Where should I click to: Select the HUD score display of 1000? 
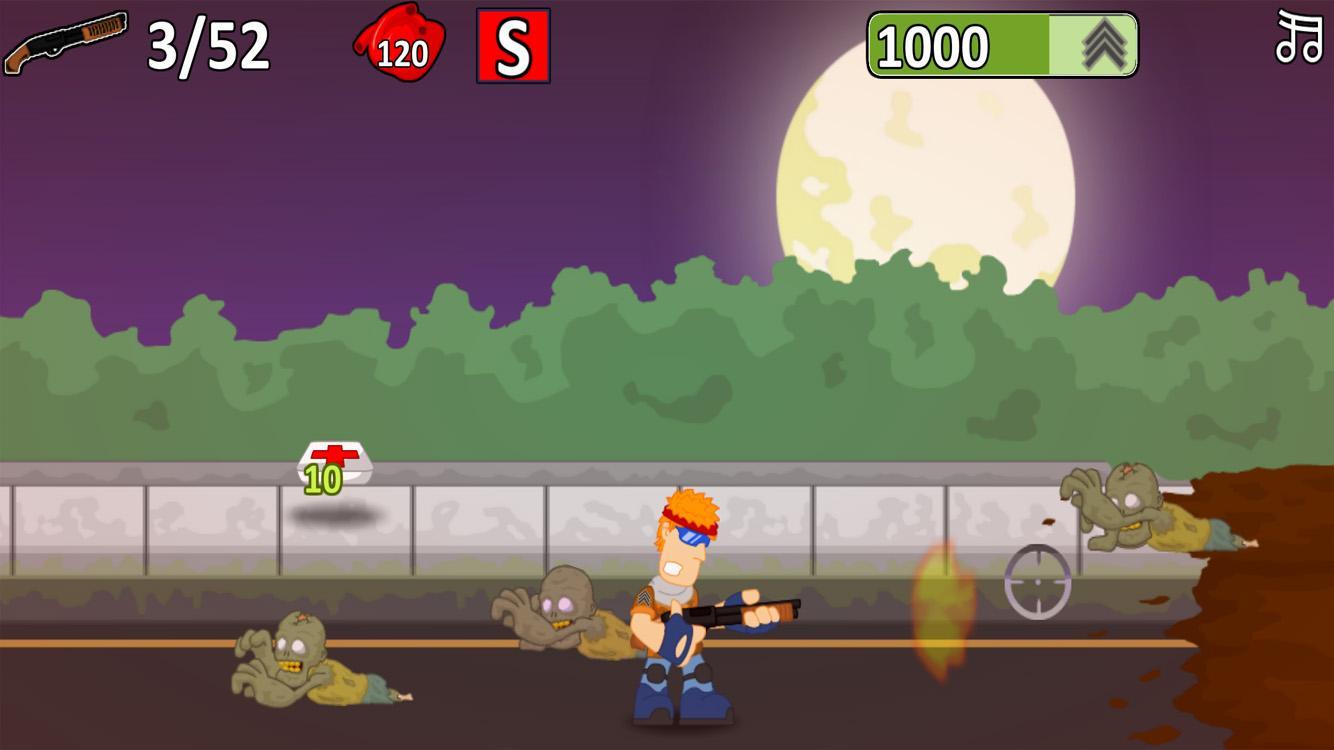tap(930, 45)
